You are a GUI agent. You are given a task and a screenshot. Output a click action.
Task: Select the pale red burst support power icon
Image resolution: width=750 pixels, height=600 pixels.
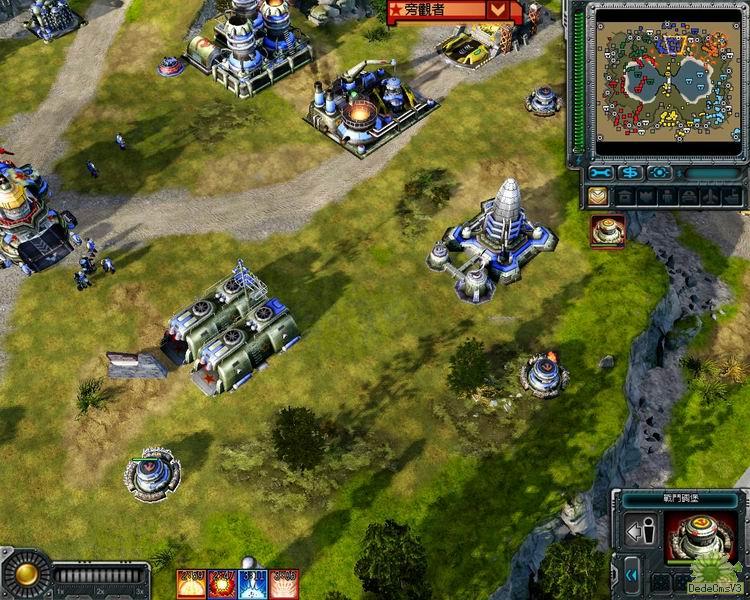284,583
